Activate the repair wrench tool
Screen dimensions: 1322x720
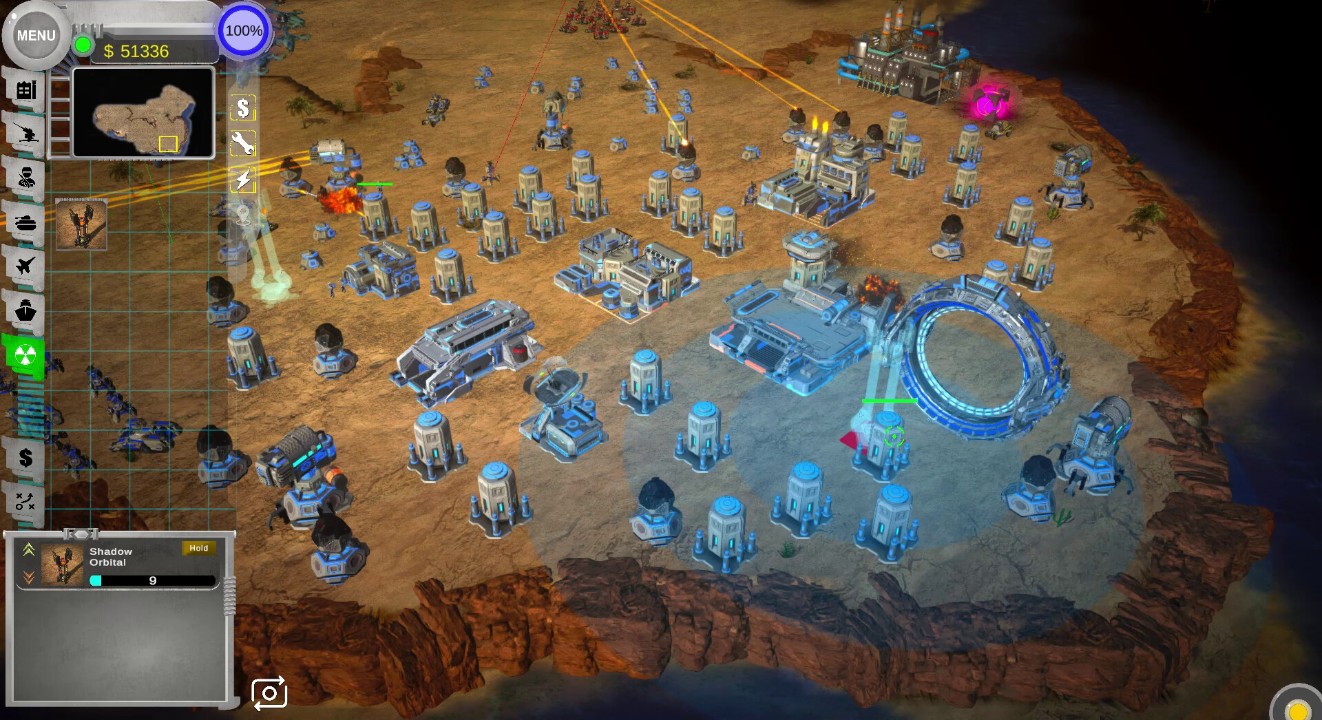[x=243, y=143]
